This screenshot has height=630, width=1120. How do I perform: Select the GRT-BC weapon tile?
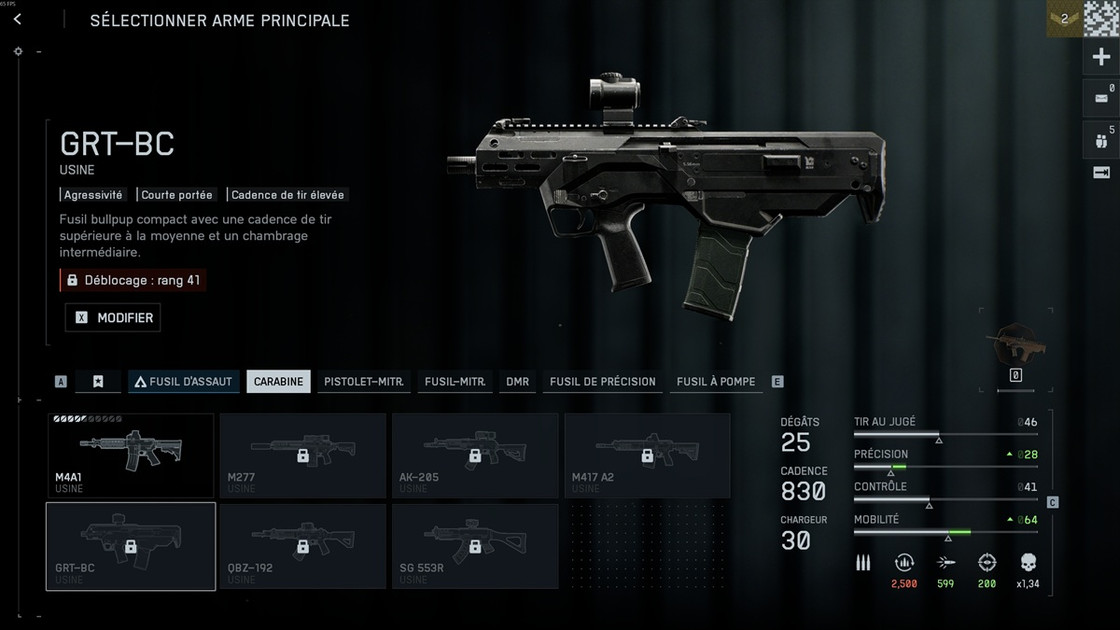[131, 546]
